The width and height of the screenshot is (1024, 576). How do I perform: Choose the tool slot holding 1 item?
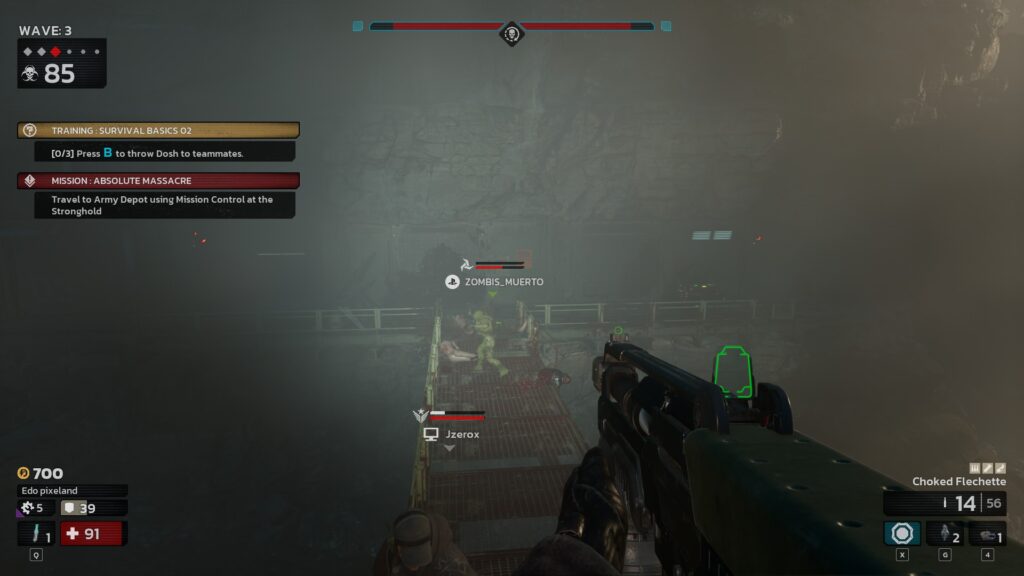pyautogui.click(x=987, y=533)
